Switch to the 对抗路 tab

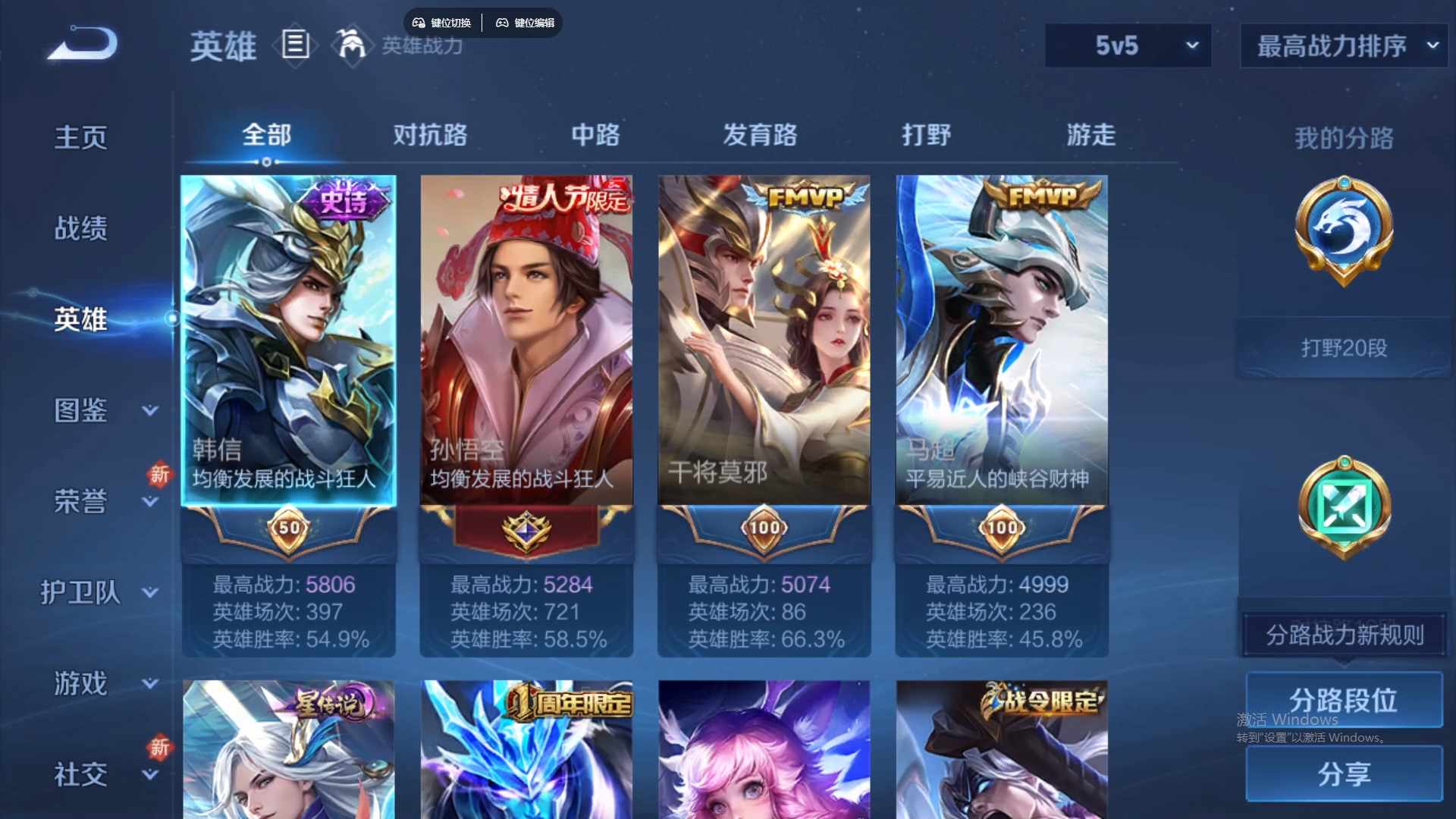coord(430,135)
